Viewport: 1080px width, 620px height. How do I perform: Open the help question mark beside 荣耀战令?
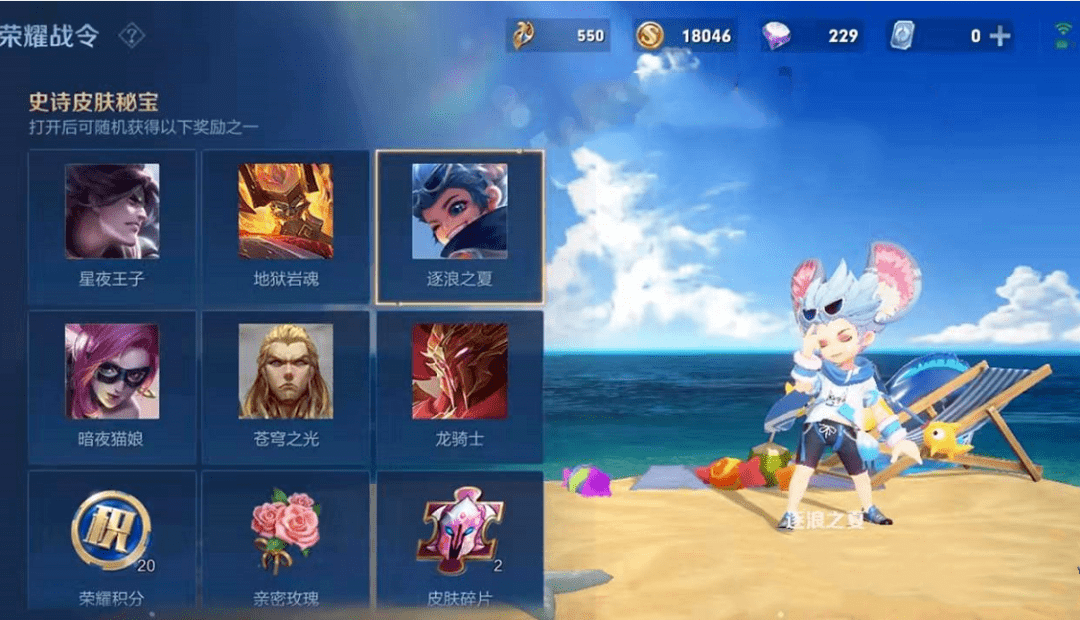pos(132,36)
